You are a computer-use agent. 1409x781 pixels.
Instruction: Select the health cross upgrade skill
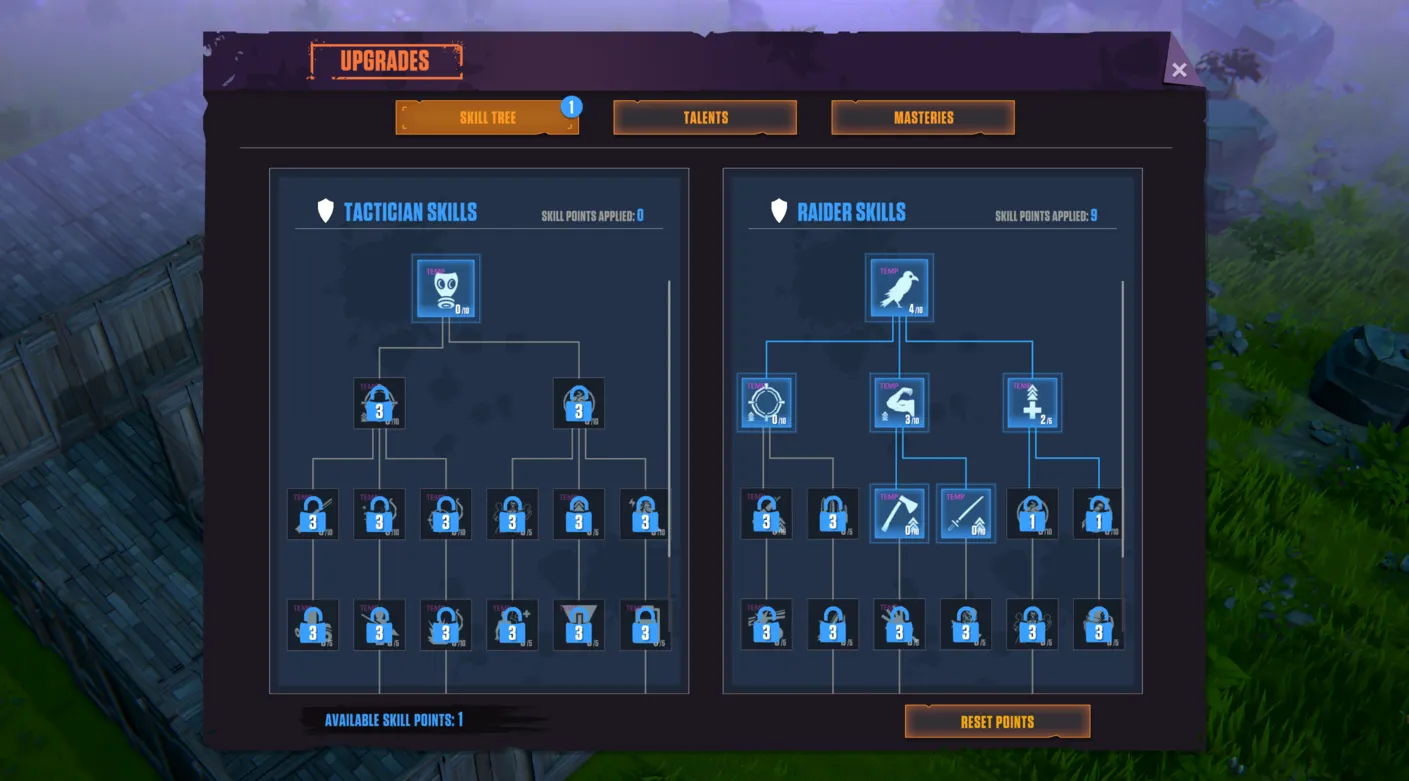[x=1031, y=403]
